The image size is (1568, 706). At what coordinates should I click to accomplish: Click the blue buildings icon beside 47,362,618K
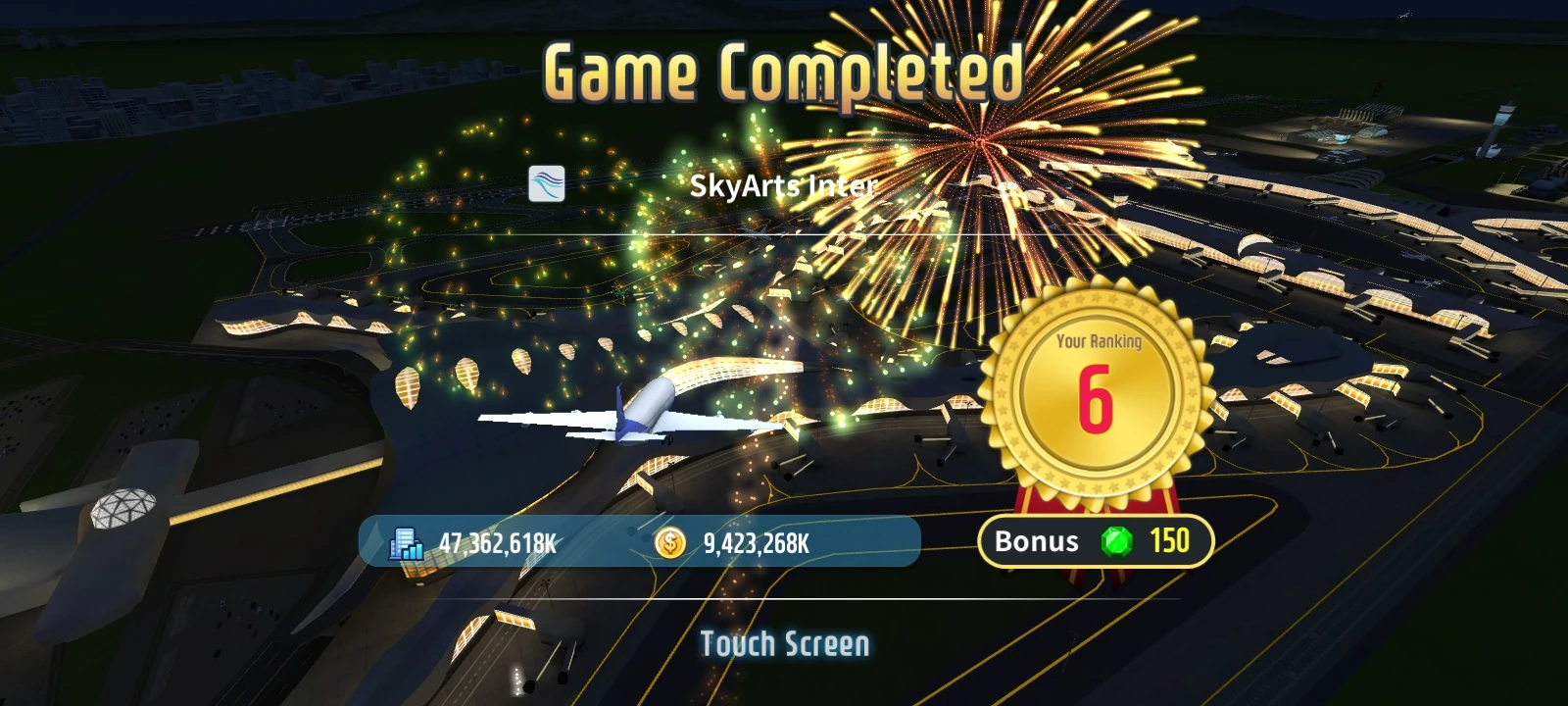tap(405, 543)
